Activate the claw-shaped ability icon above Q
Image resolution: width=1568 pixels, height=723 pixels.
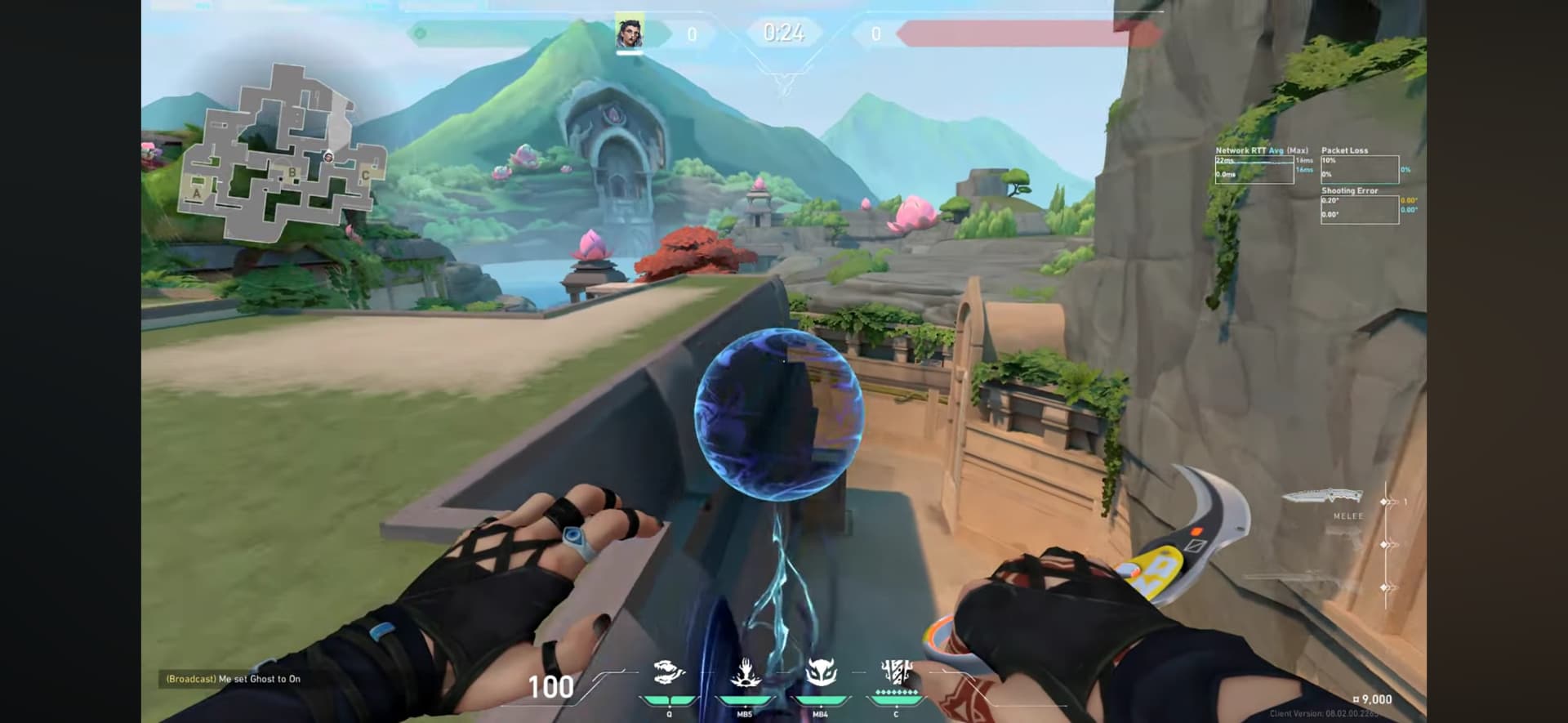pyautogui.click(x=669, y=673)
